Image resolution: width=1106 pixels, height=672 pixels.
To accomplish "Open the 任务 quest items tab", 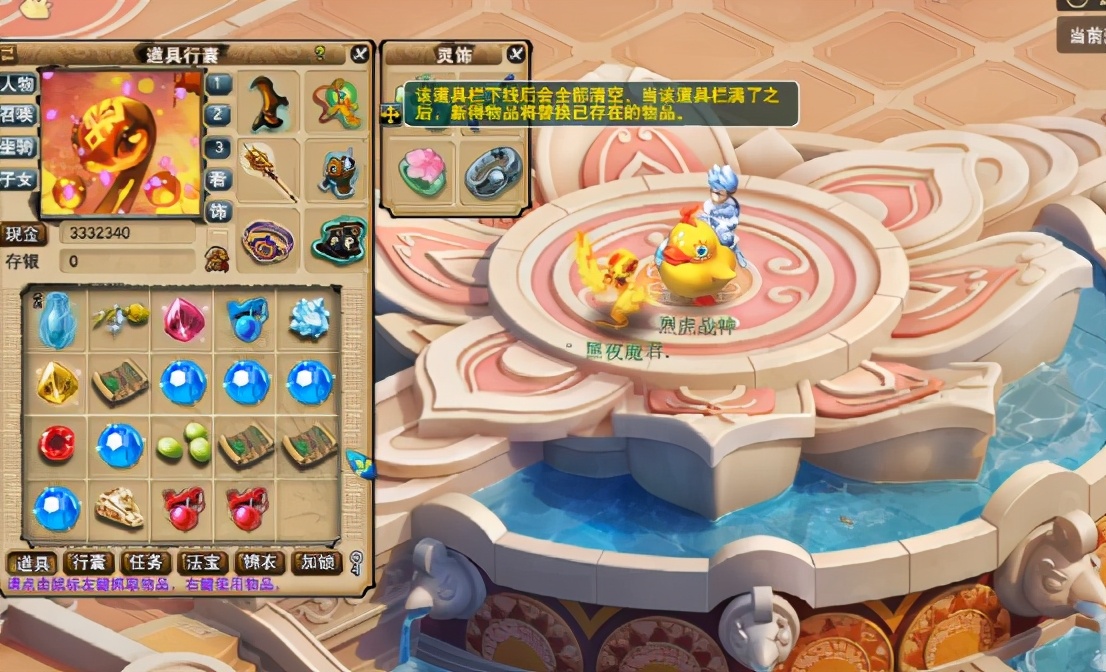I will coord(145,563).
